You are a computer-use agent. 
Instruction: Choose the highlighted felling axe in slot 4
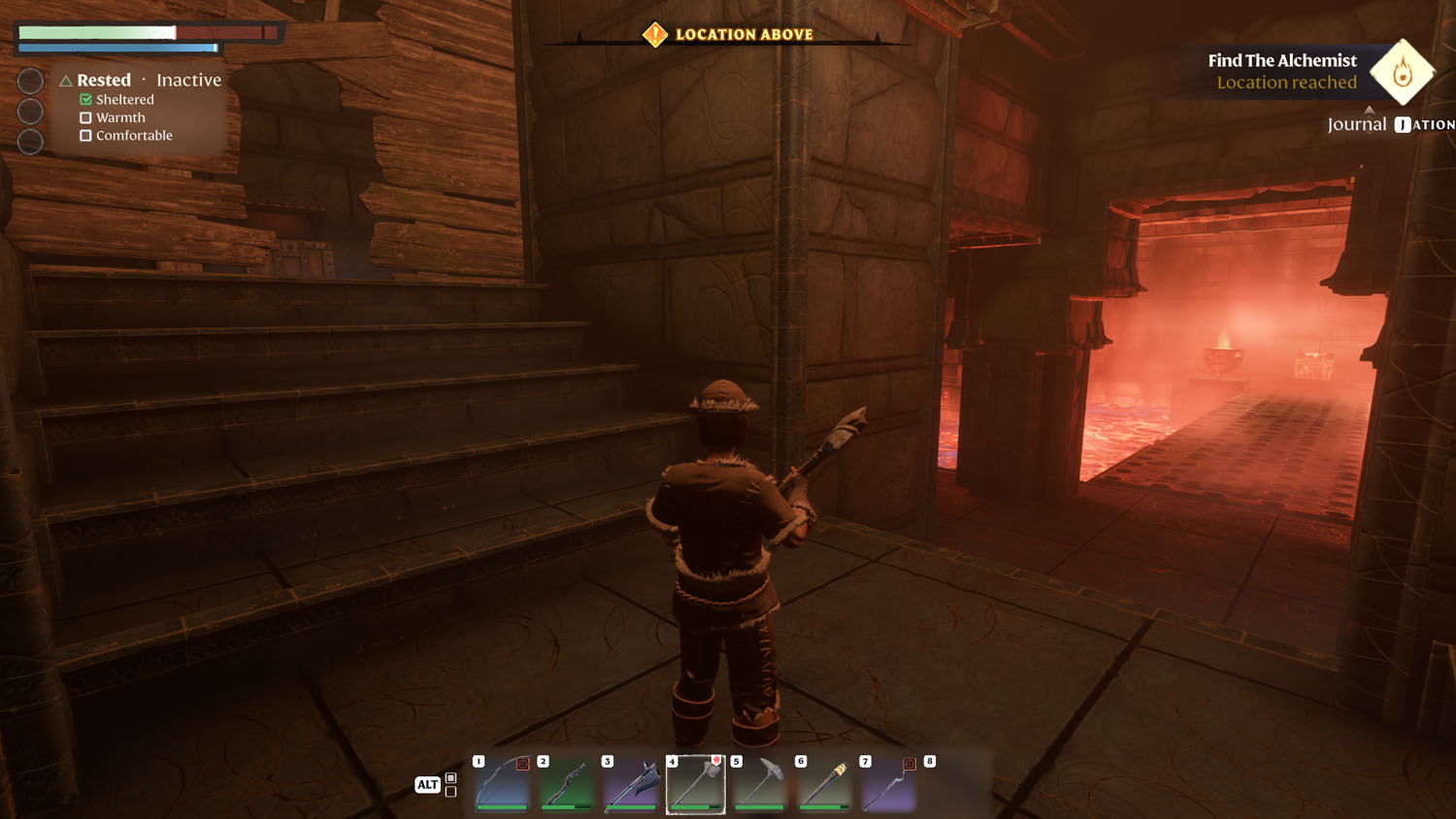coord(696,785)
